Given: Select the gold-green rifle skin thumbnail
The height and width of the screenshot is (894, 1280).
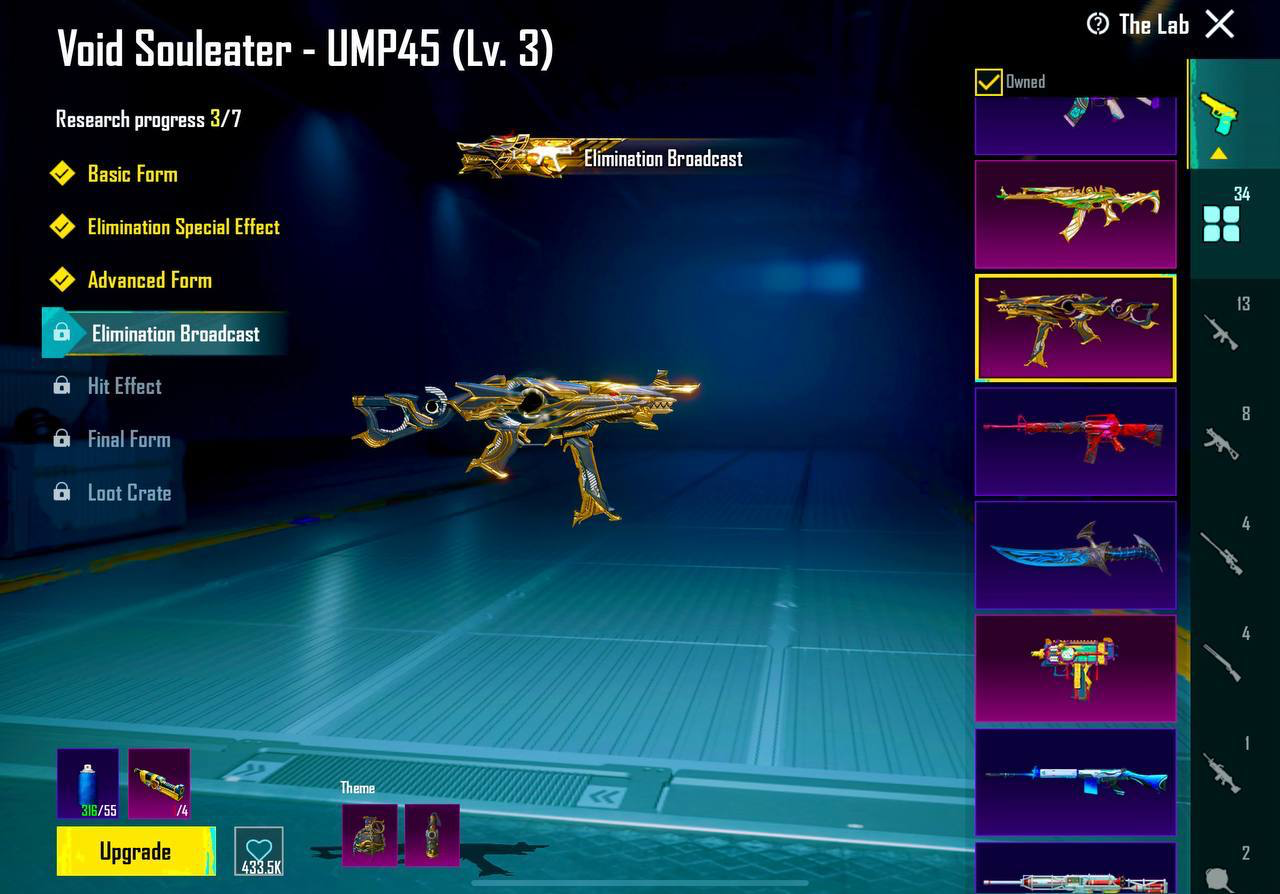Looking at the screenshot, I should 1075,214.
